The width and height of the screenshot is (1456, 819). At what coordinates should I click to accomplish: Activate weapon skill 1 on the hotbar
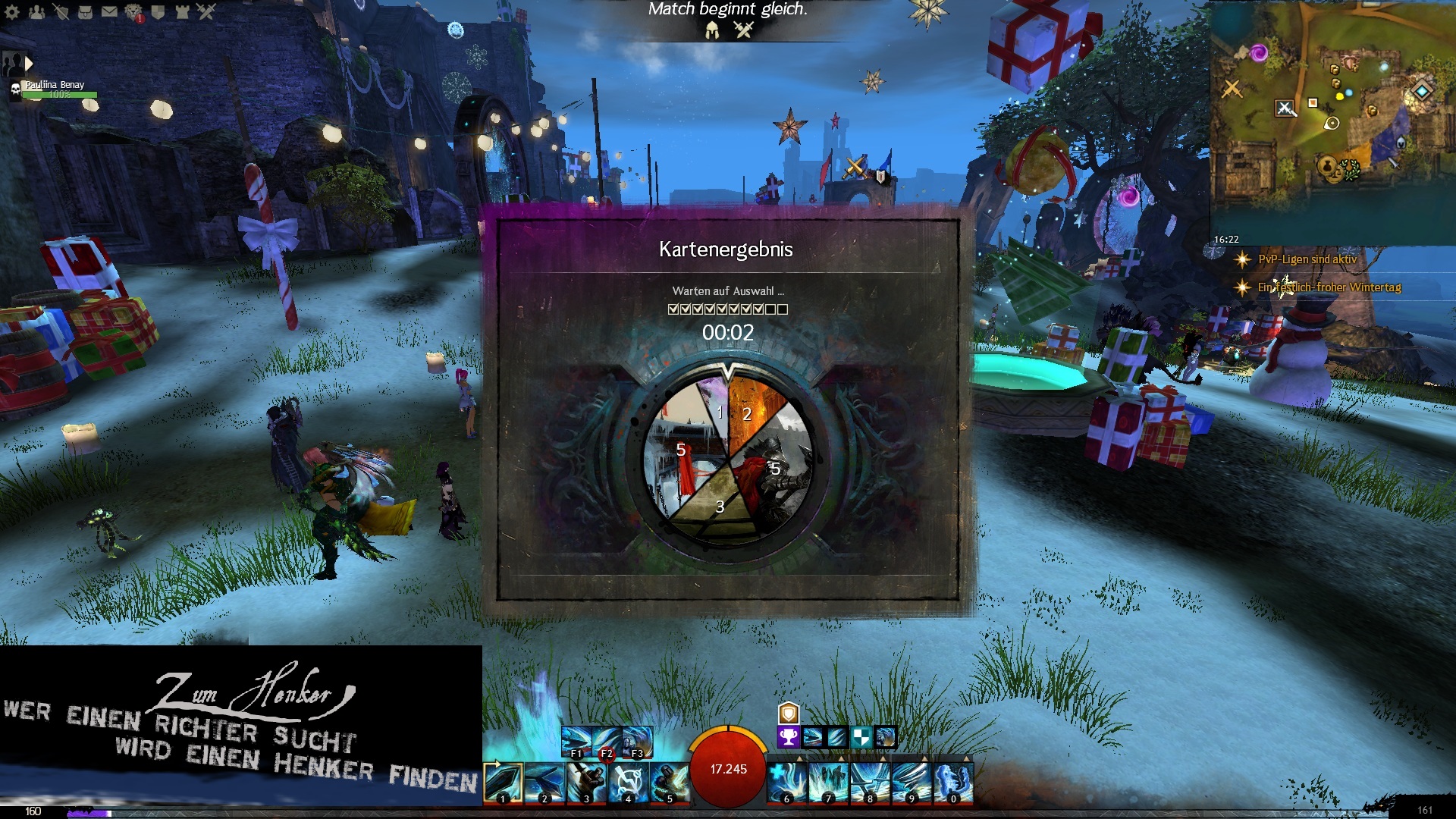503,783
